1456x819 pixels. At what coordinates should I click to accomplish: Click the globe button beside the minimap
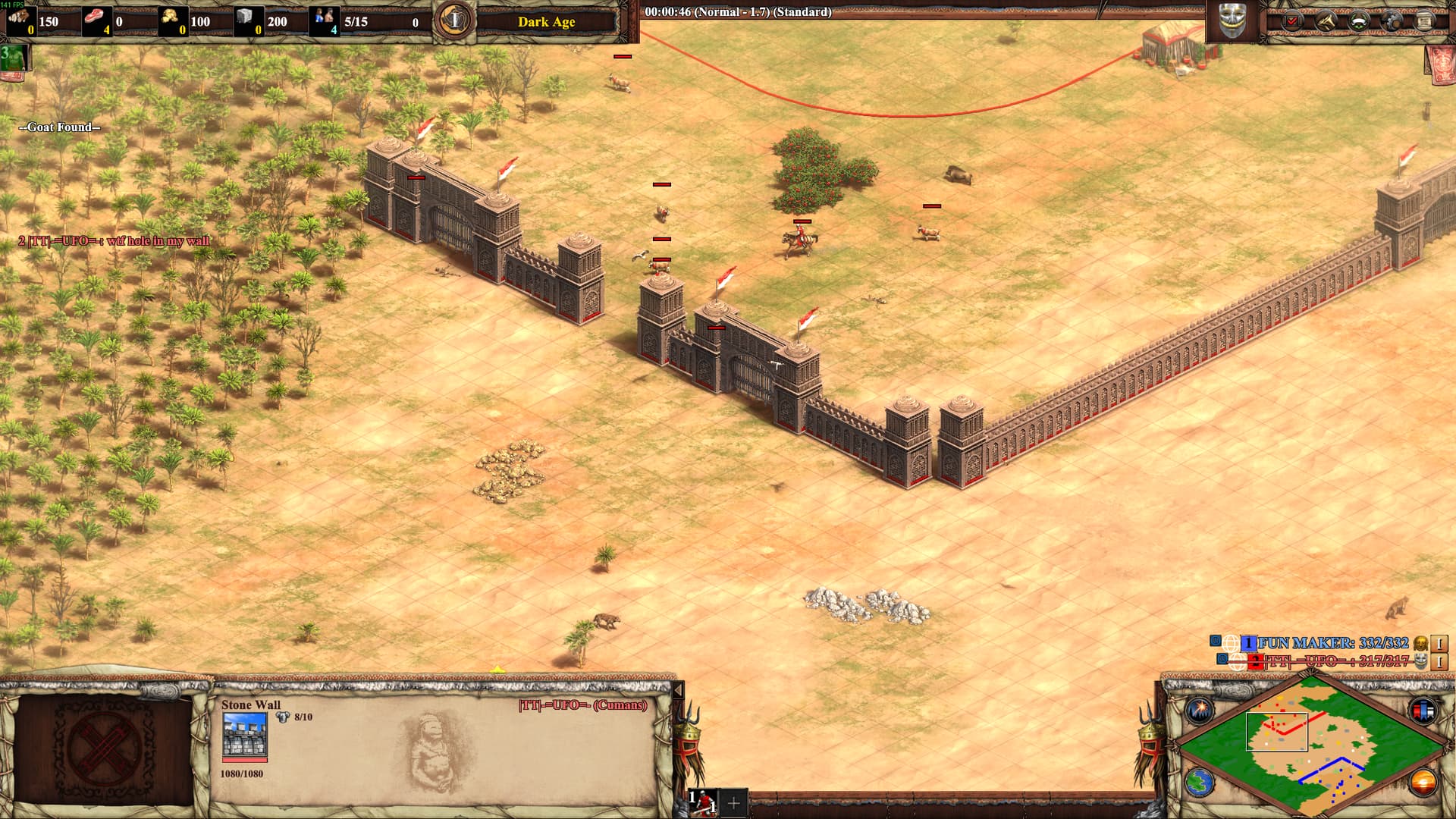pos(1200,782)
